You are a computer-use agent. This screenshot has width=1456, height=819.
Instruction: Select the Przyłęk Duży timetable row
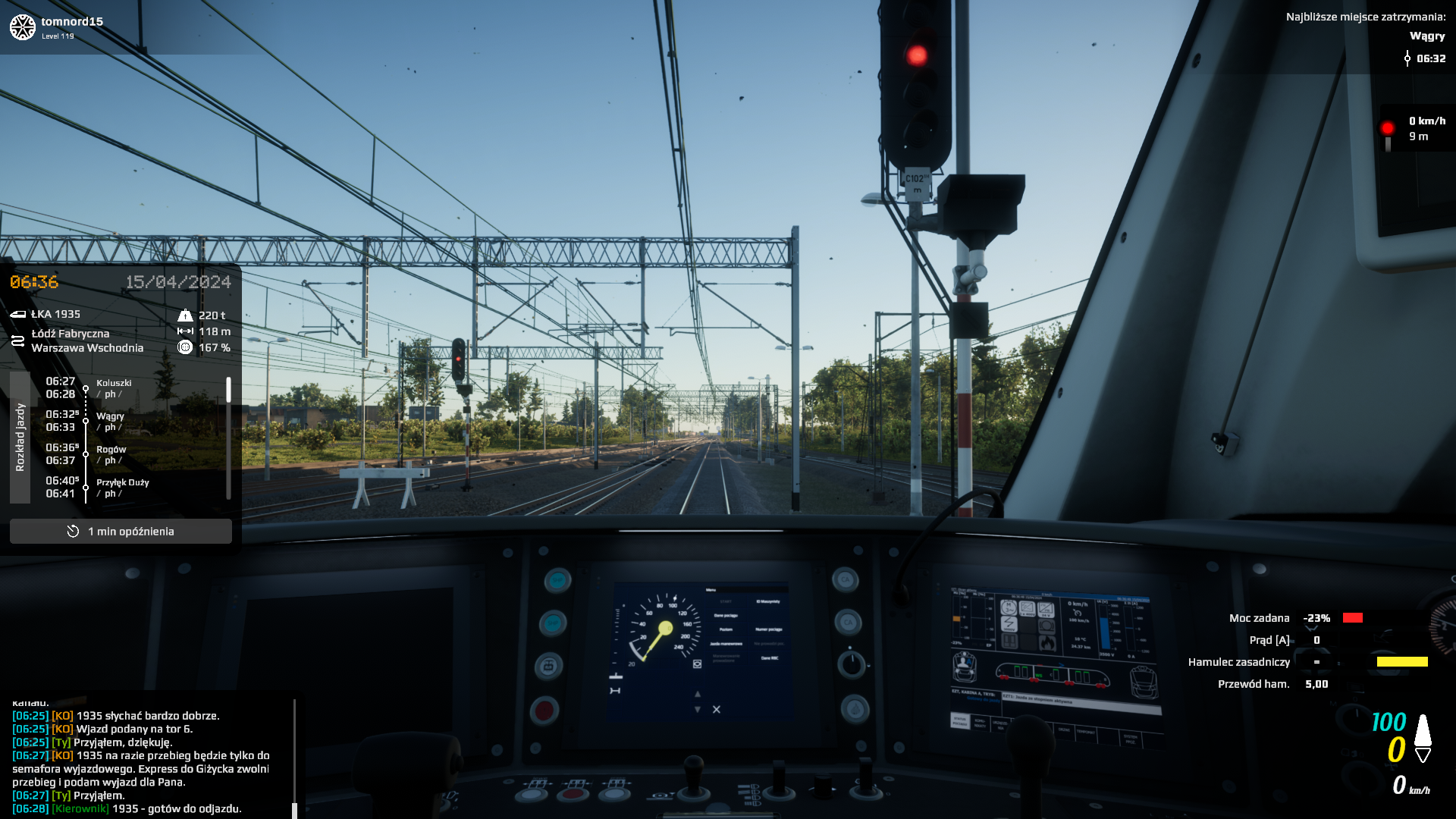pos(122,487)
